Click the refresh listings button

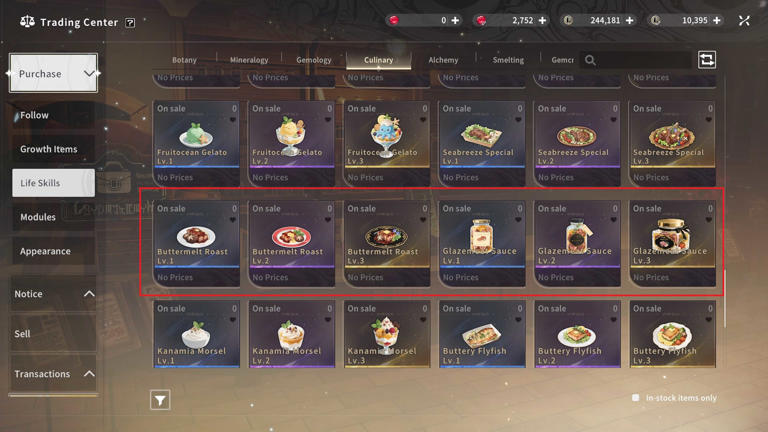coord(707,60)
